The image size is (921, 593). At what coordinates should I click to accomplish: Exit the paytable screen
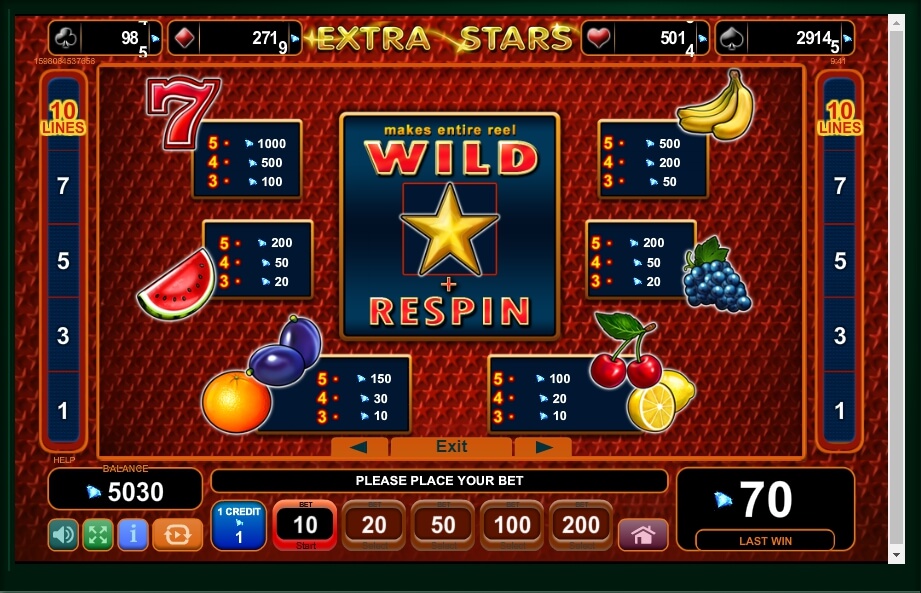pos(451,447)
